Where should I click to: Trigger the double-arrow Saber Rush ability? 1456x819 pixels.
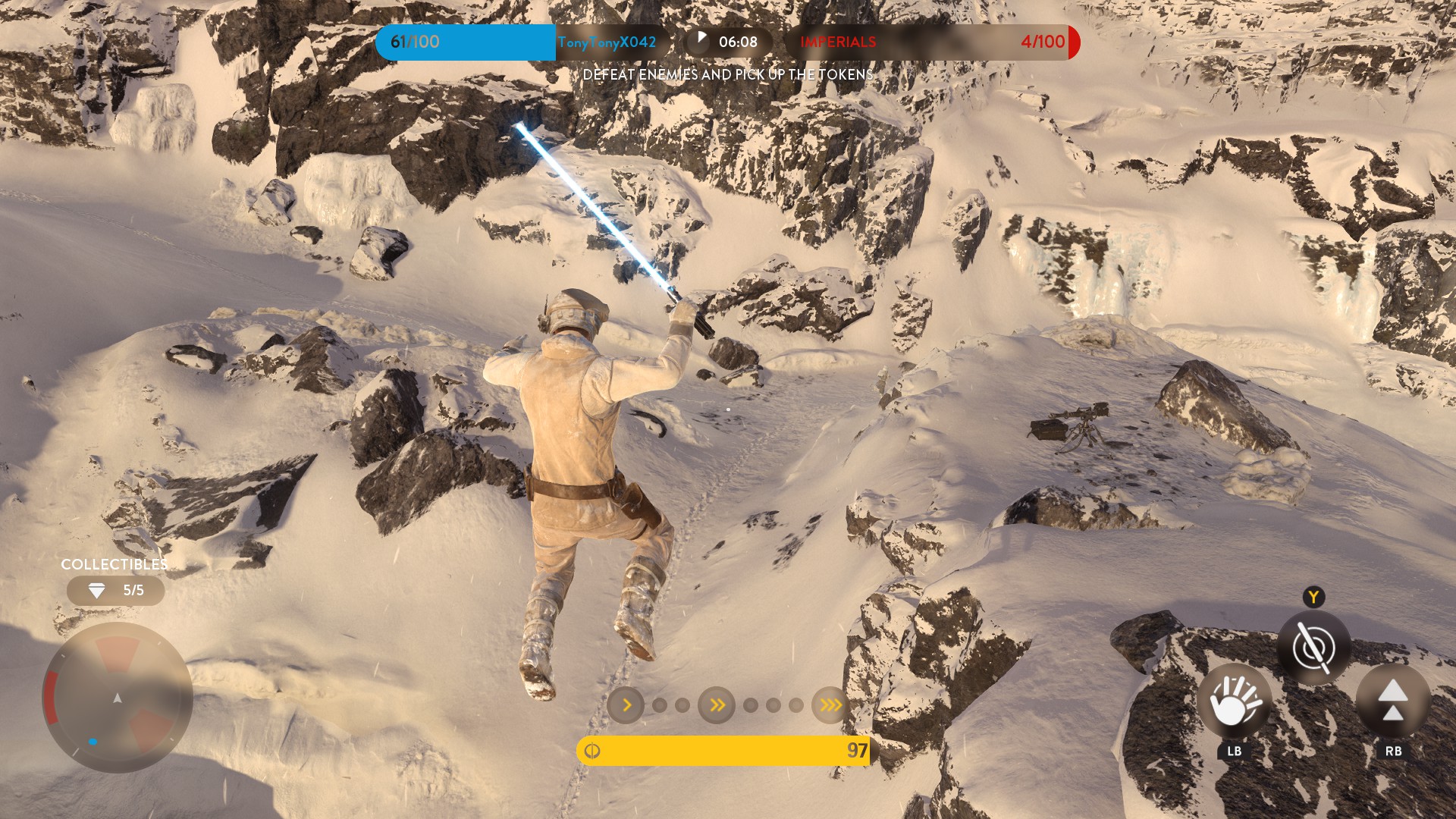pyautogui.click(x=1392, y=701)
